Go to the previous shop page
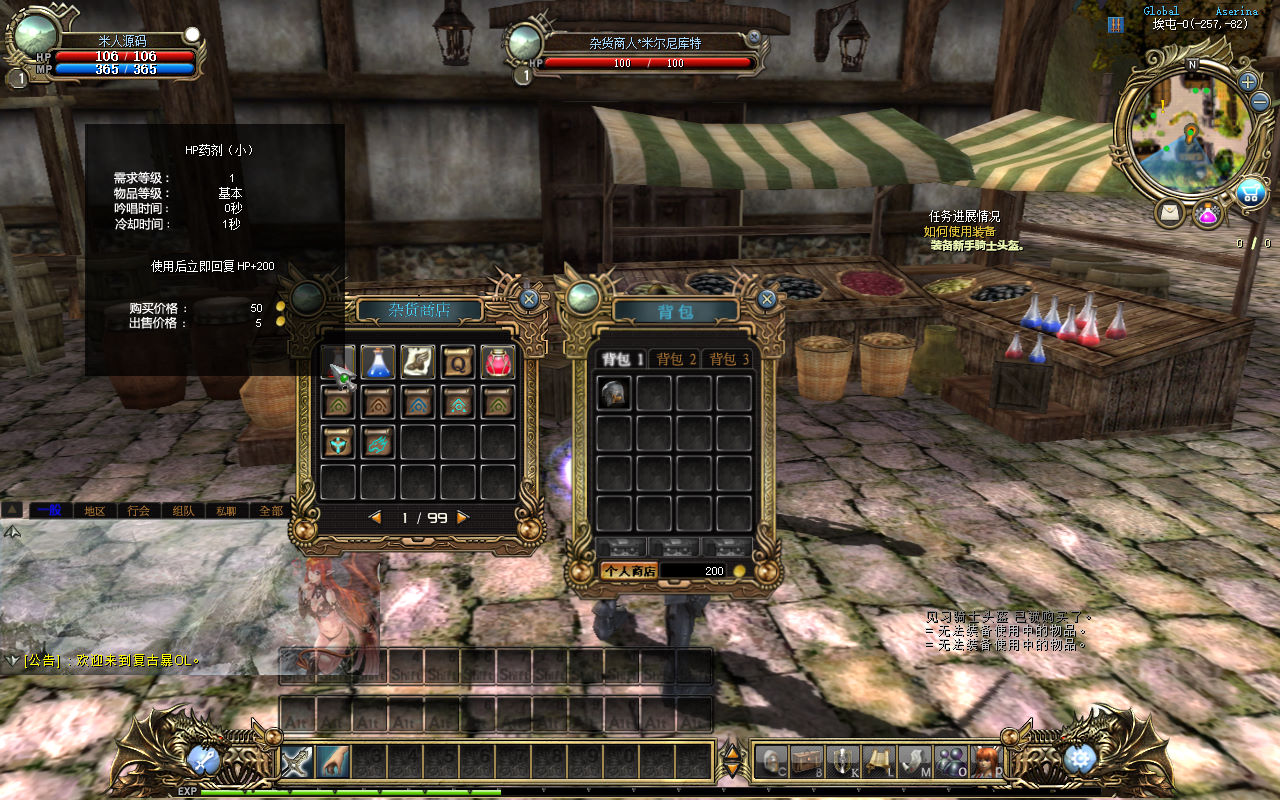 pyautogui.click(x=376, y=518)
